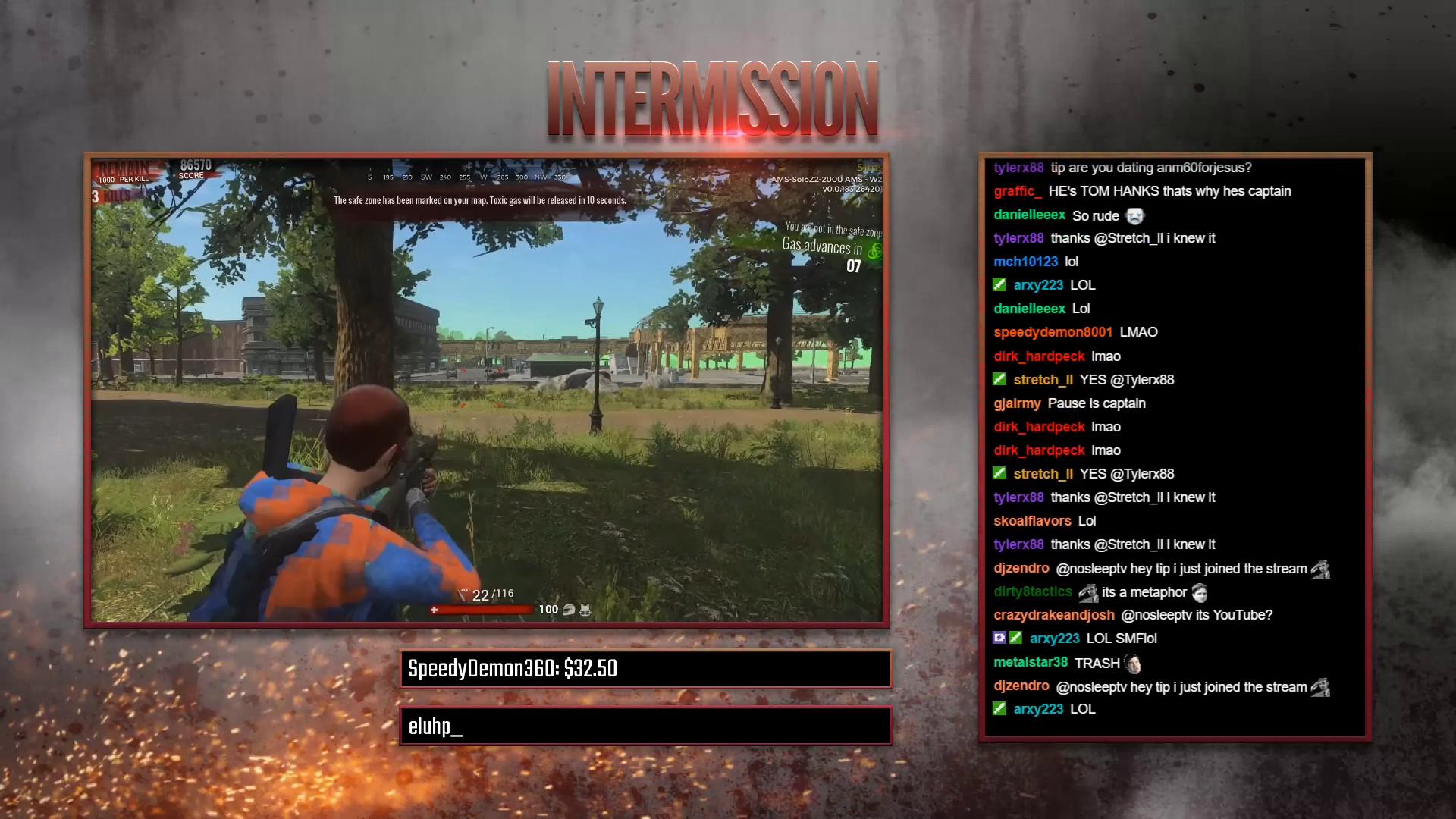Screen dimensions: 1456x819
Task: Click the body armor icon beside the helmet
Action: point(585,609)
